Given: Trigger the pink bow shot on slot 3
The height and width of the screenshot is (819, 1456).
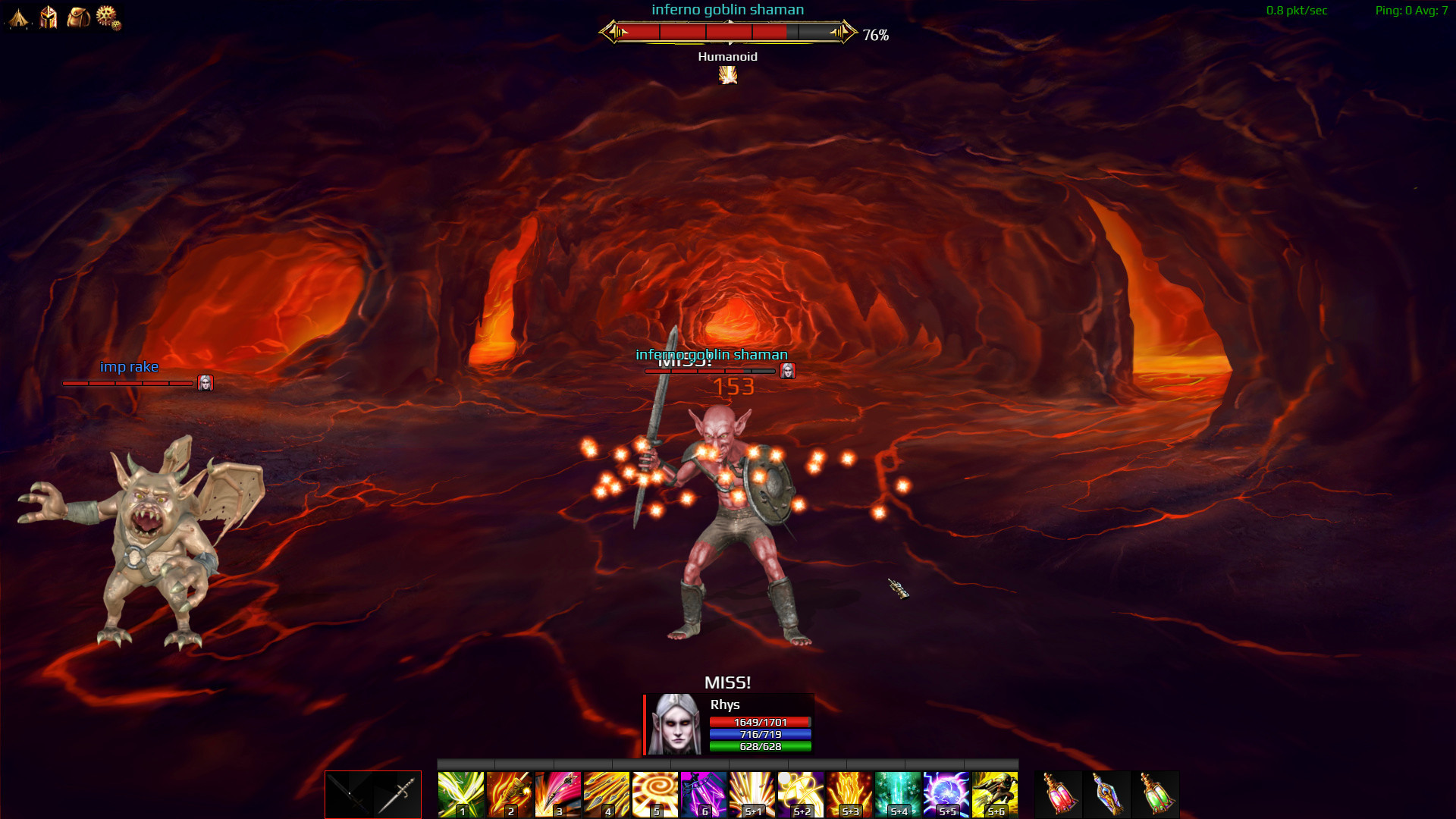Looking at the screenshot, I should point(558,794).
